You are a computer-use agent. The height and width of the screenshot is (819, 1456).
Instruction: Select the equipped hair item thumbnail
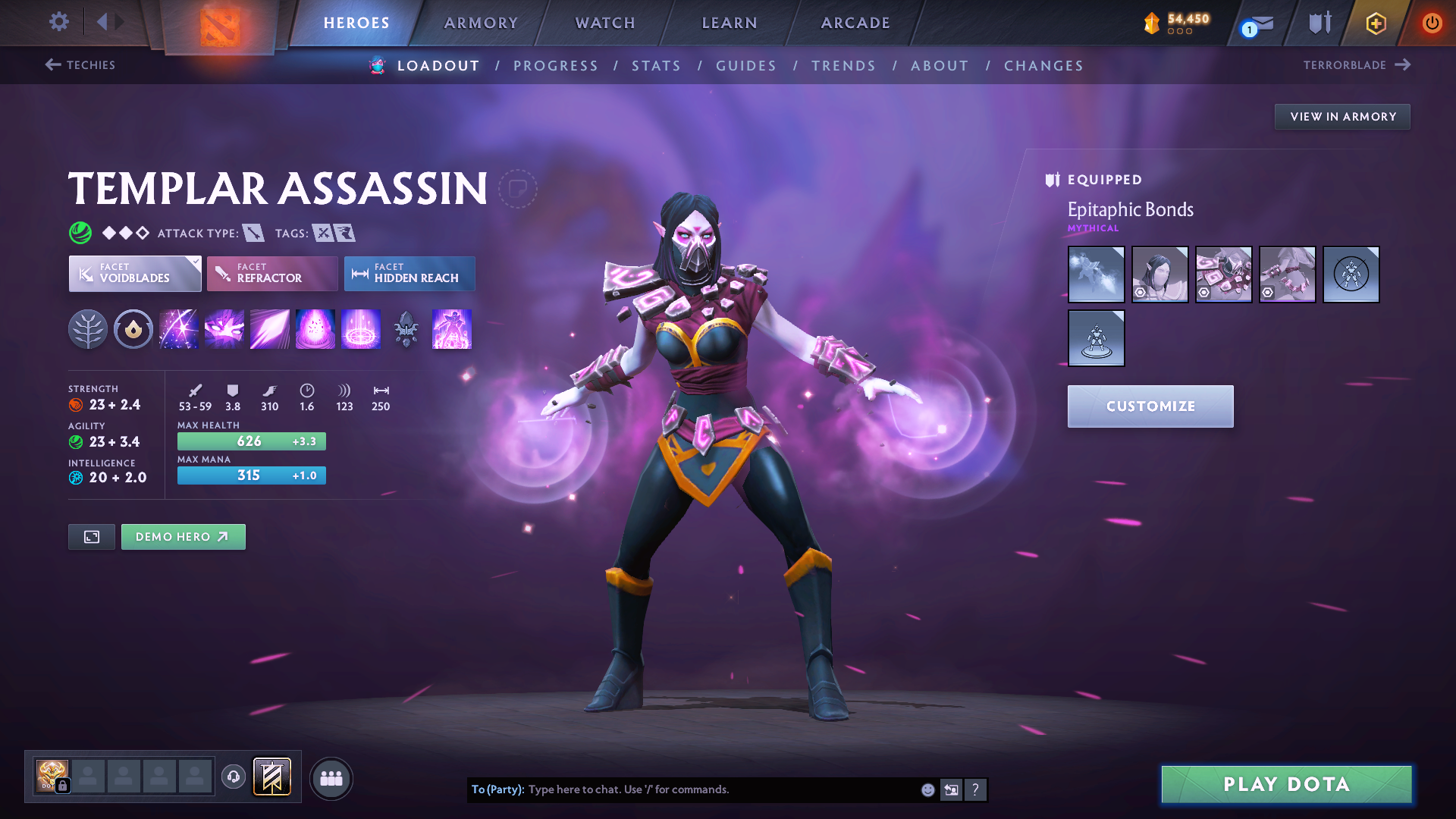click(1159, 275)
